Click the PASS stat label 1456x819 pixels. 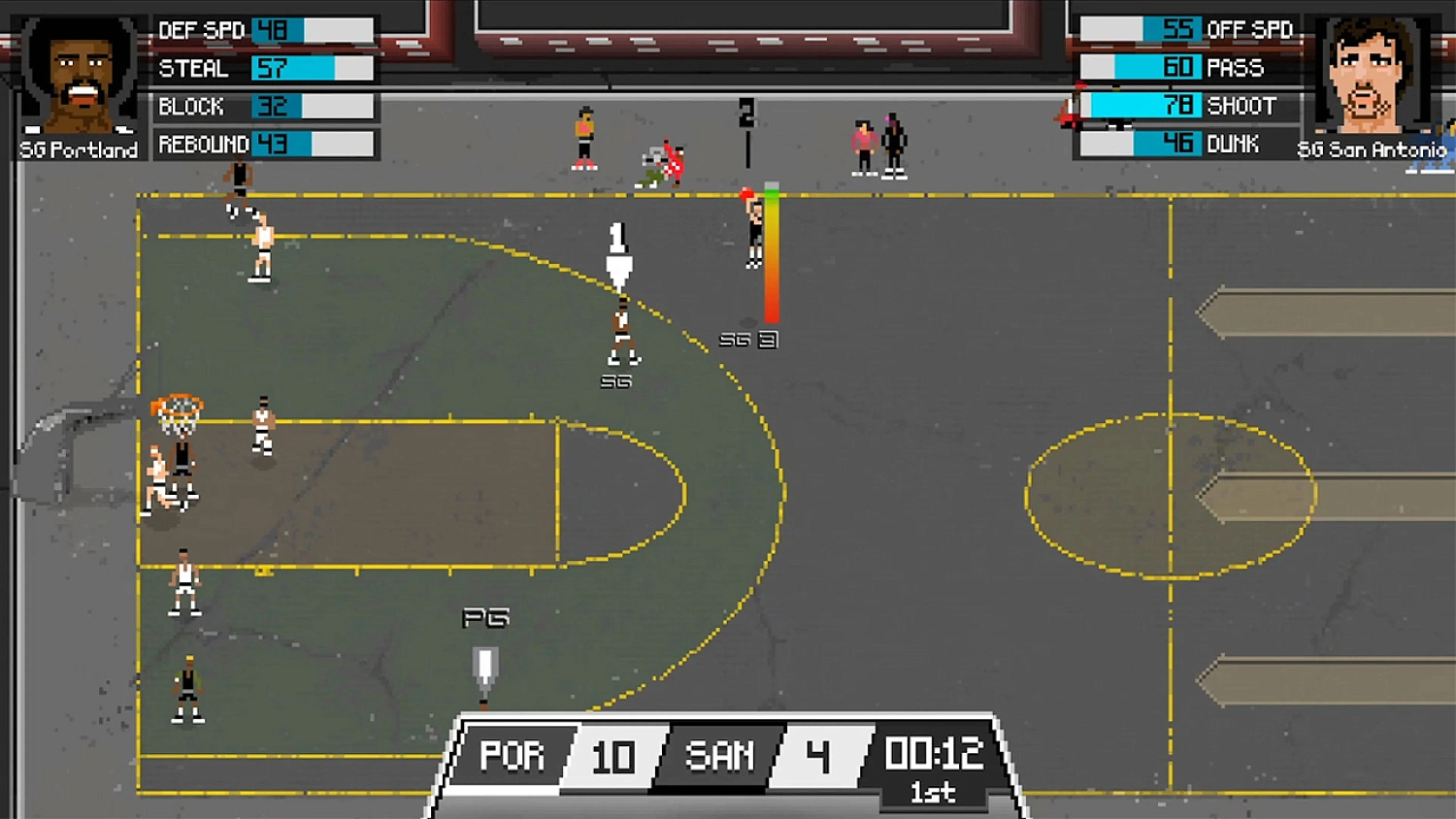1238,68
